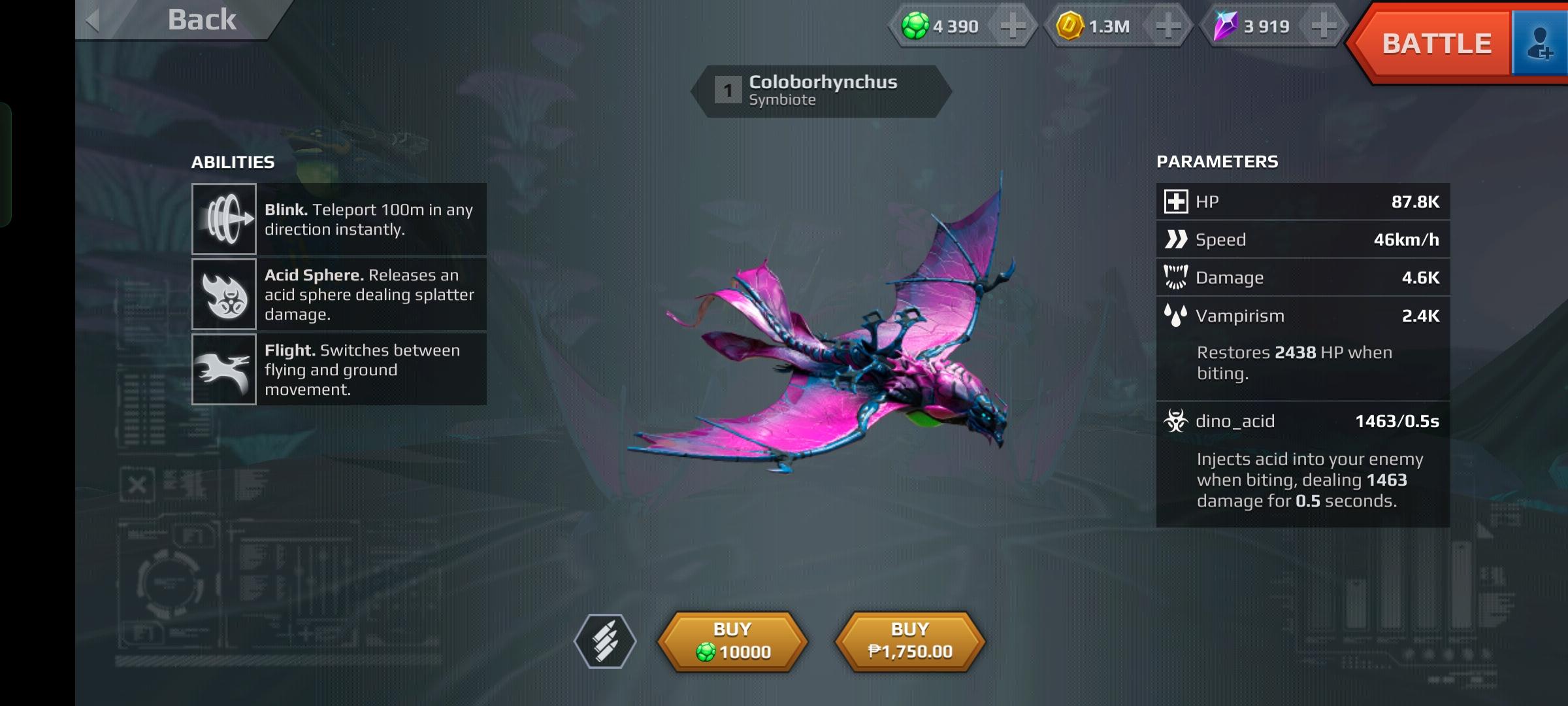1568x706 pixels.
Task: Click the dino_acid parameter row
Action: coord(1303,421)
